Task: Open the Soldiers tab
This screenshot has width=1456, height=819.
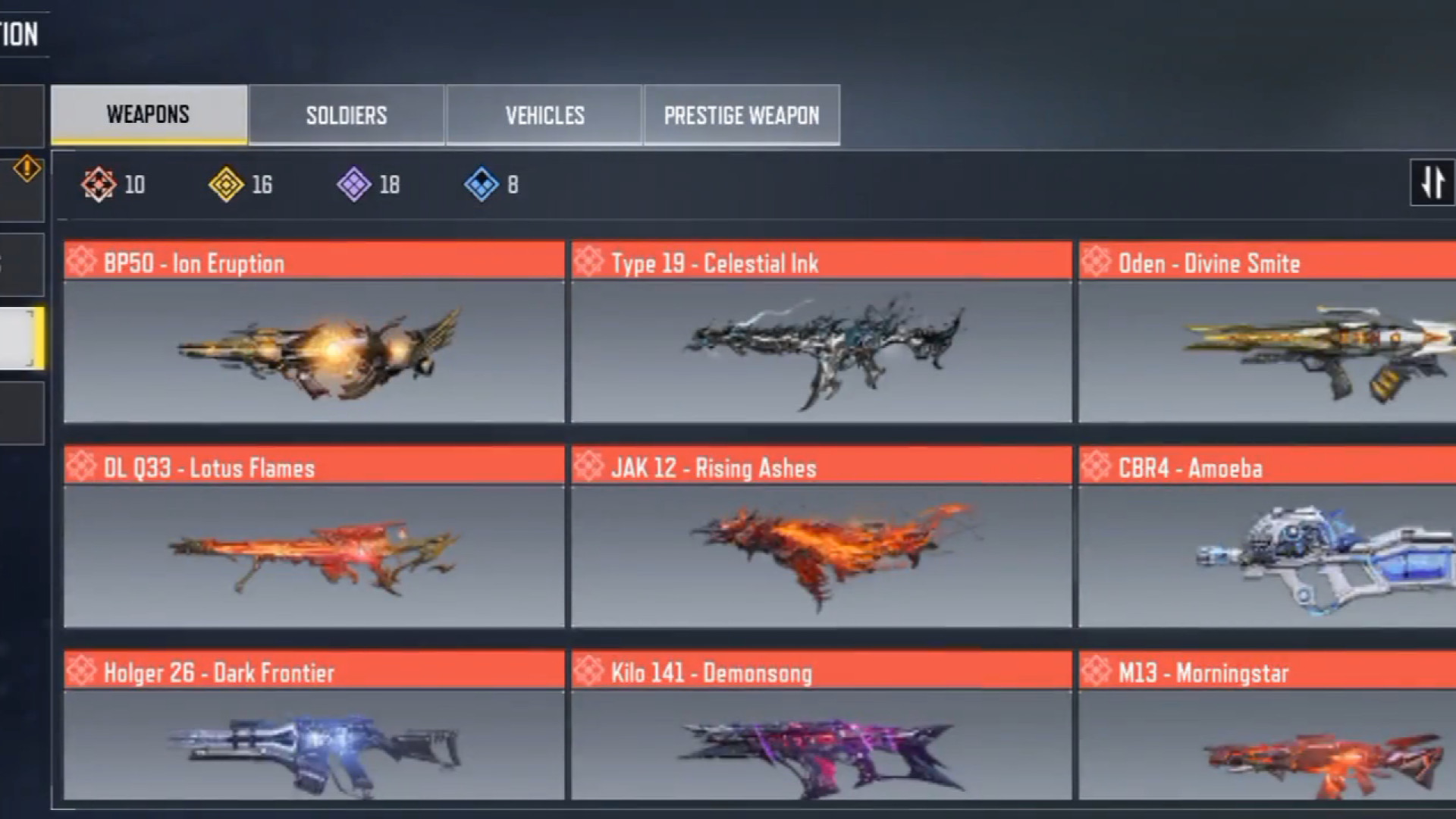Action: click(347, 115)
